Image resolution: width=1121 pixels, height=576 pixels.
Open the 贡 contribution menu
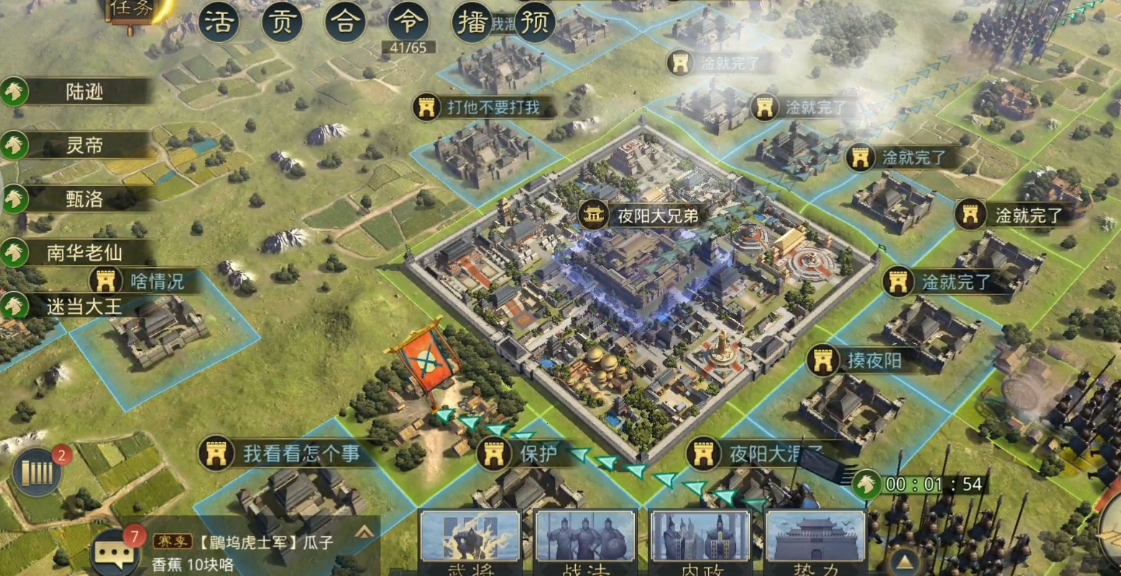tap(282, 21)
